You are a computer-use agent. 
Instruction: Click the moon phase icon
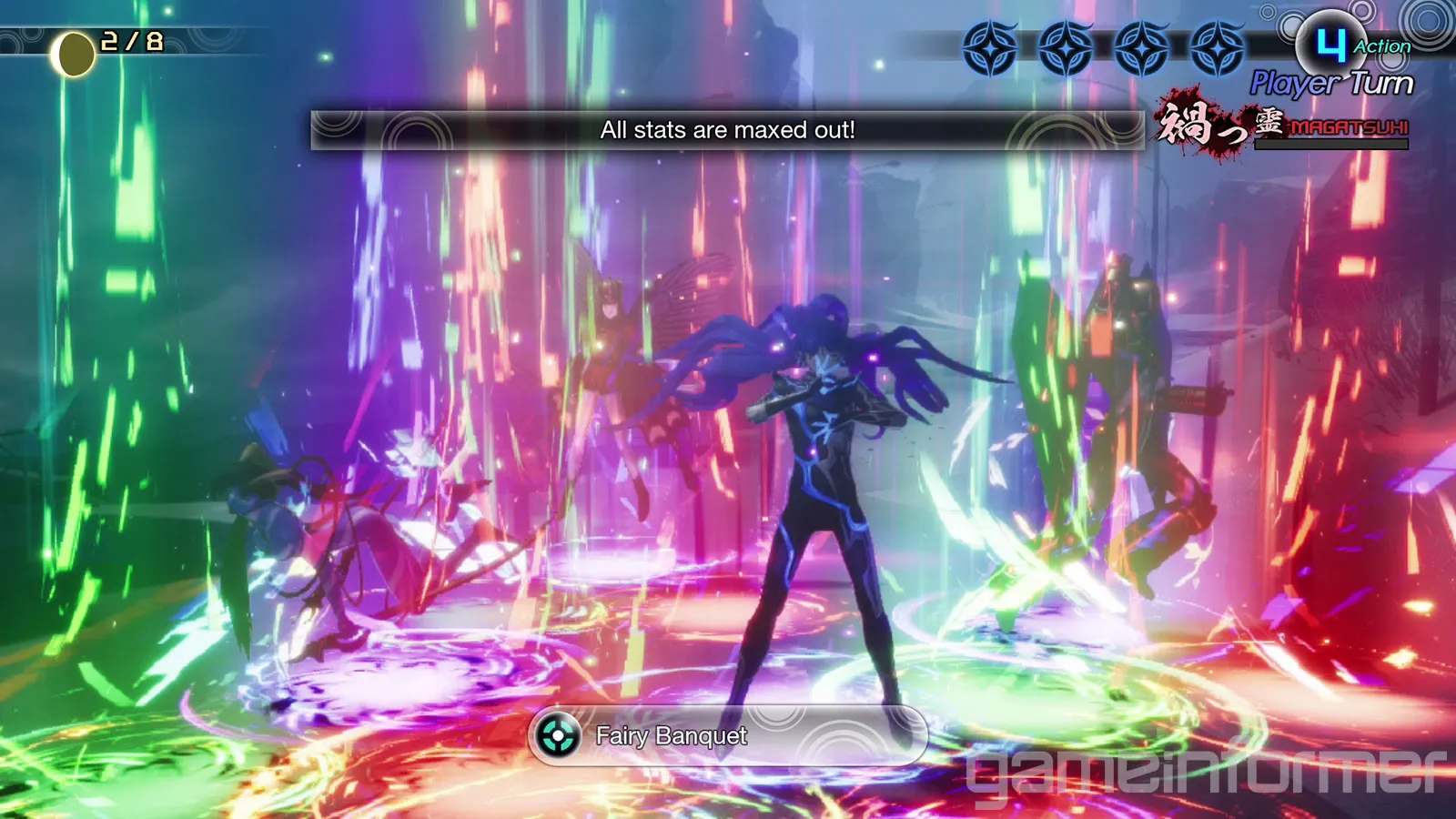coord(74,55)
